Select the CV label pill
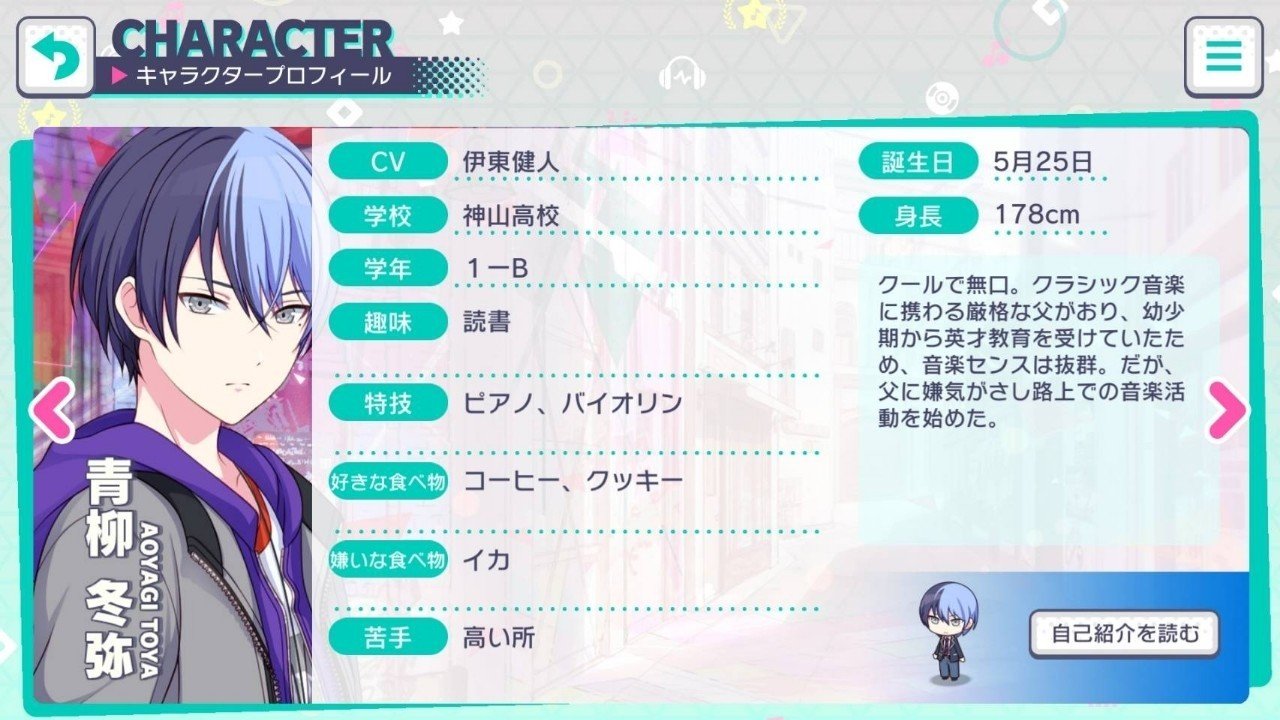The image size is (1280, 720). pos(392,162)
